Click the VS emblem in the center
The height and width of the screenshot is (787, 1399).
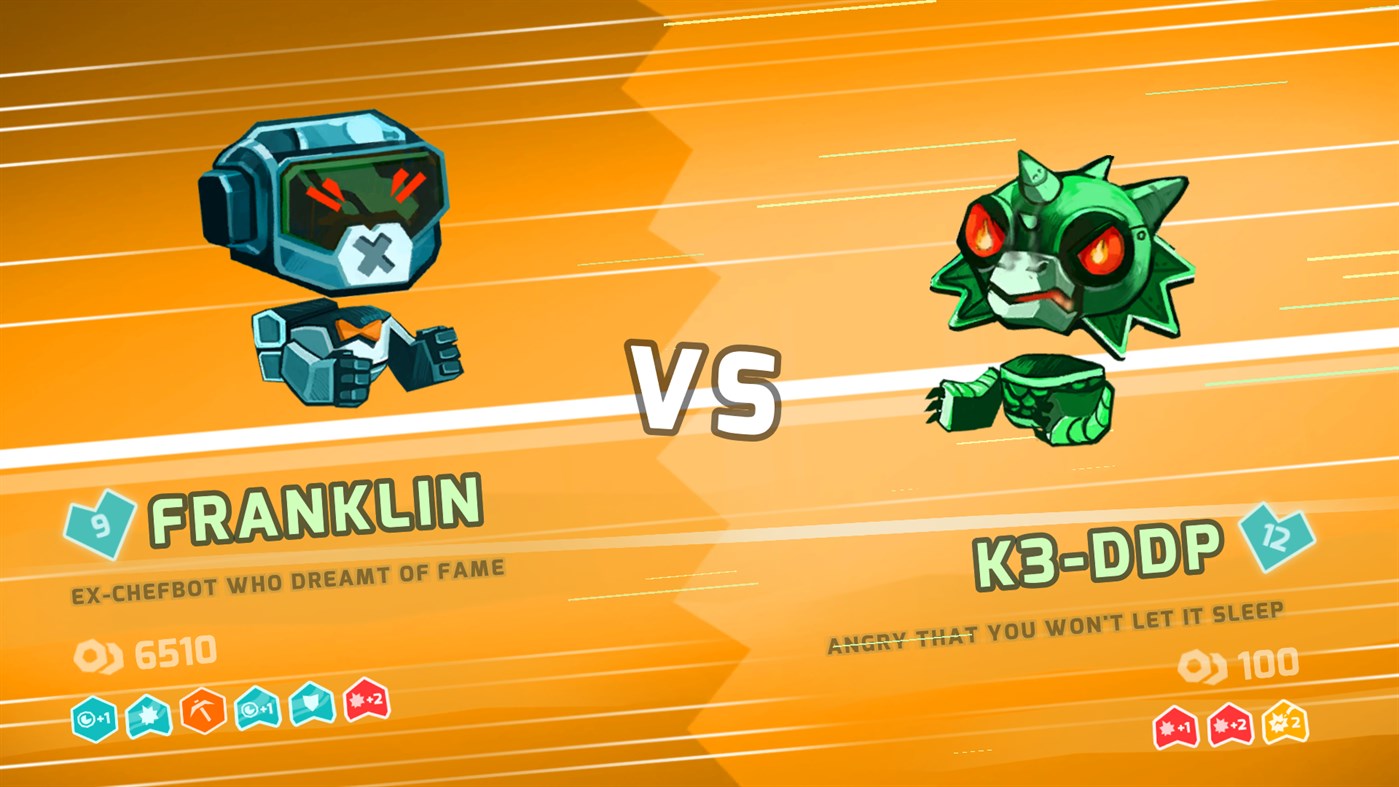(x=705, y=390)
